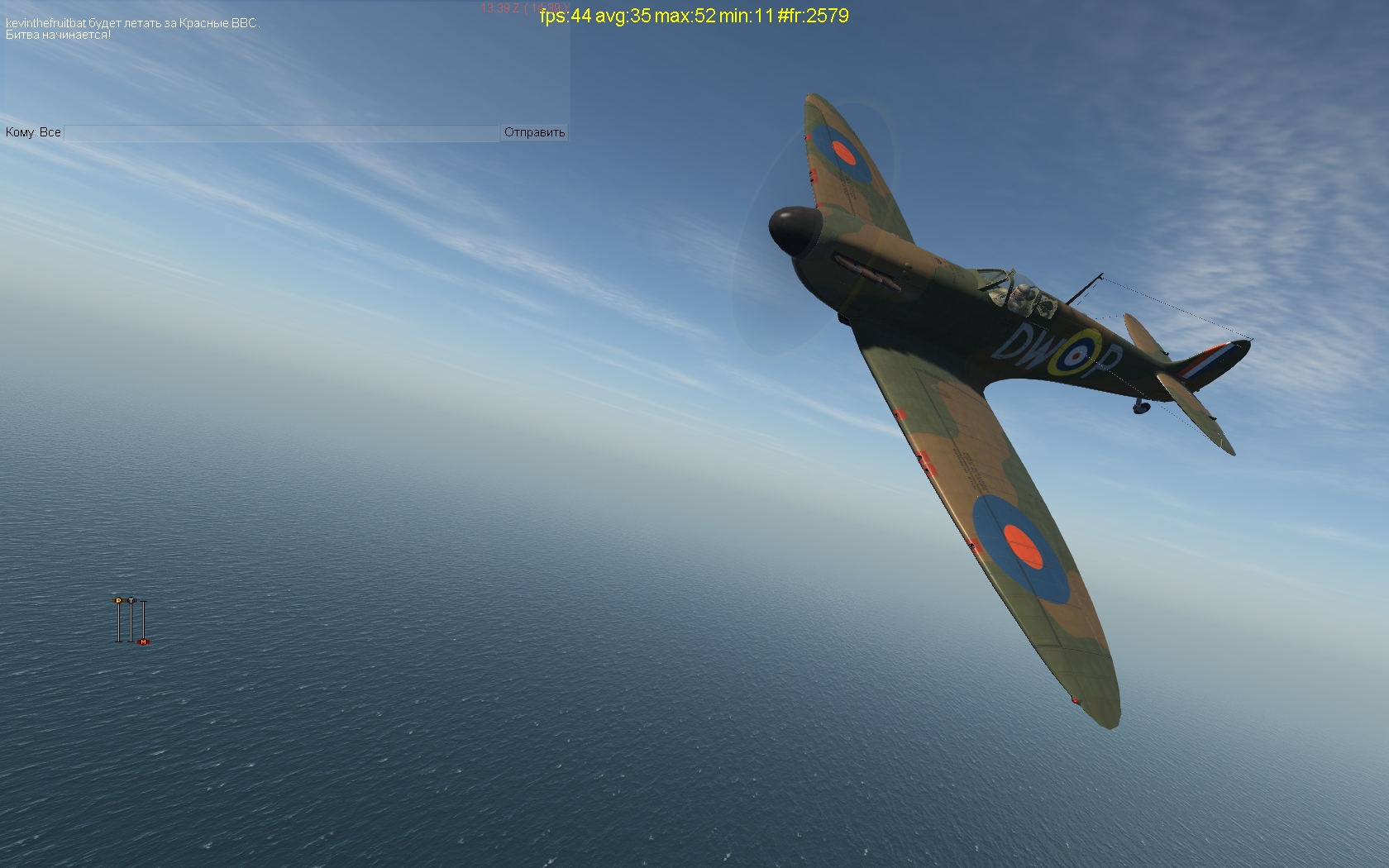
Task: Click the chat message input field
Action: tap(281, 133)
